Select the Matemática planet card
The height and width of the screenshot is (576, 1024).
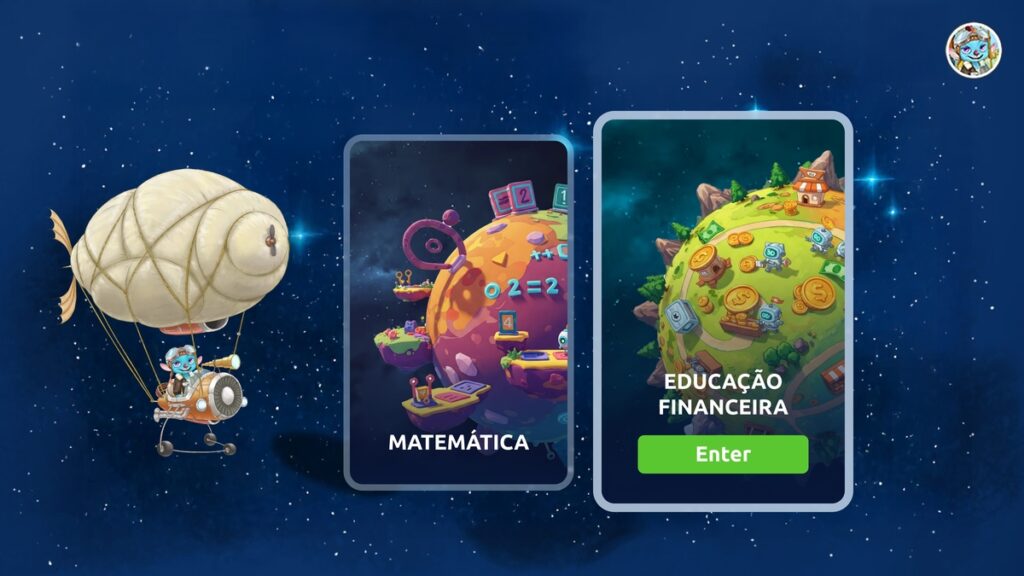pos(458,312)
